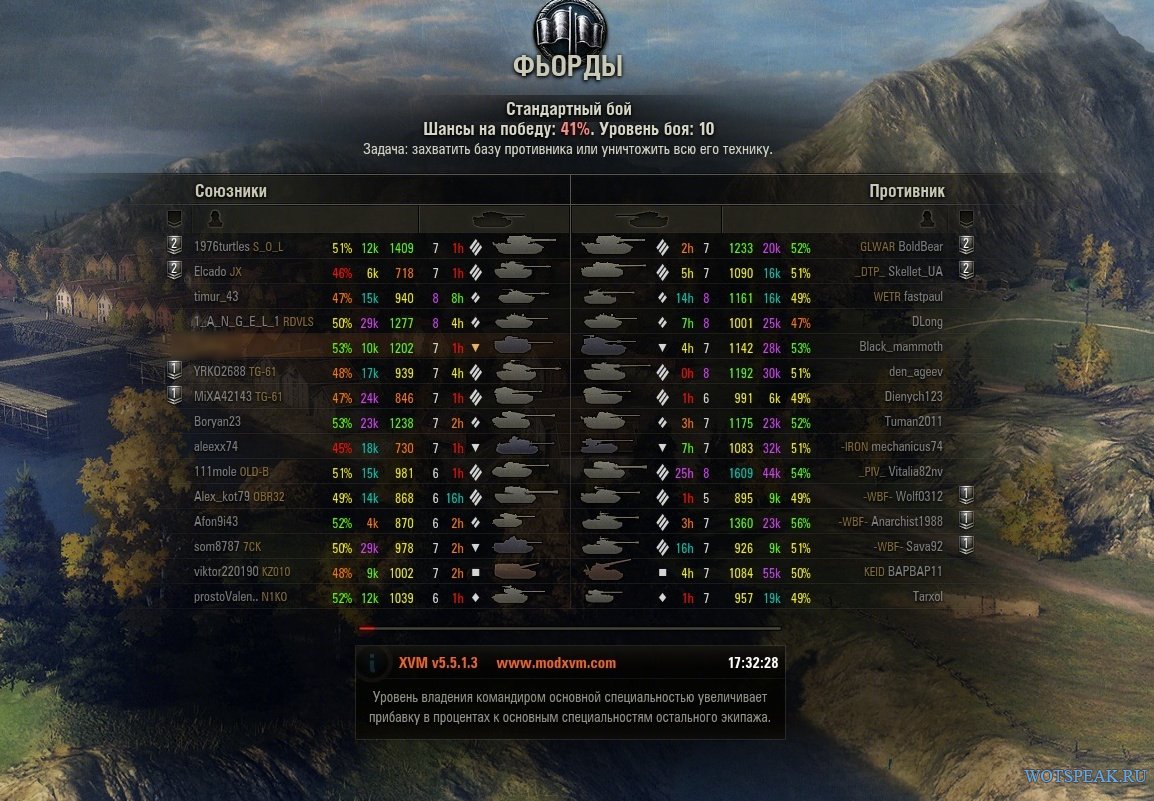Click ally timur_43's name

click(x=216, y=297)
